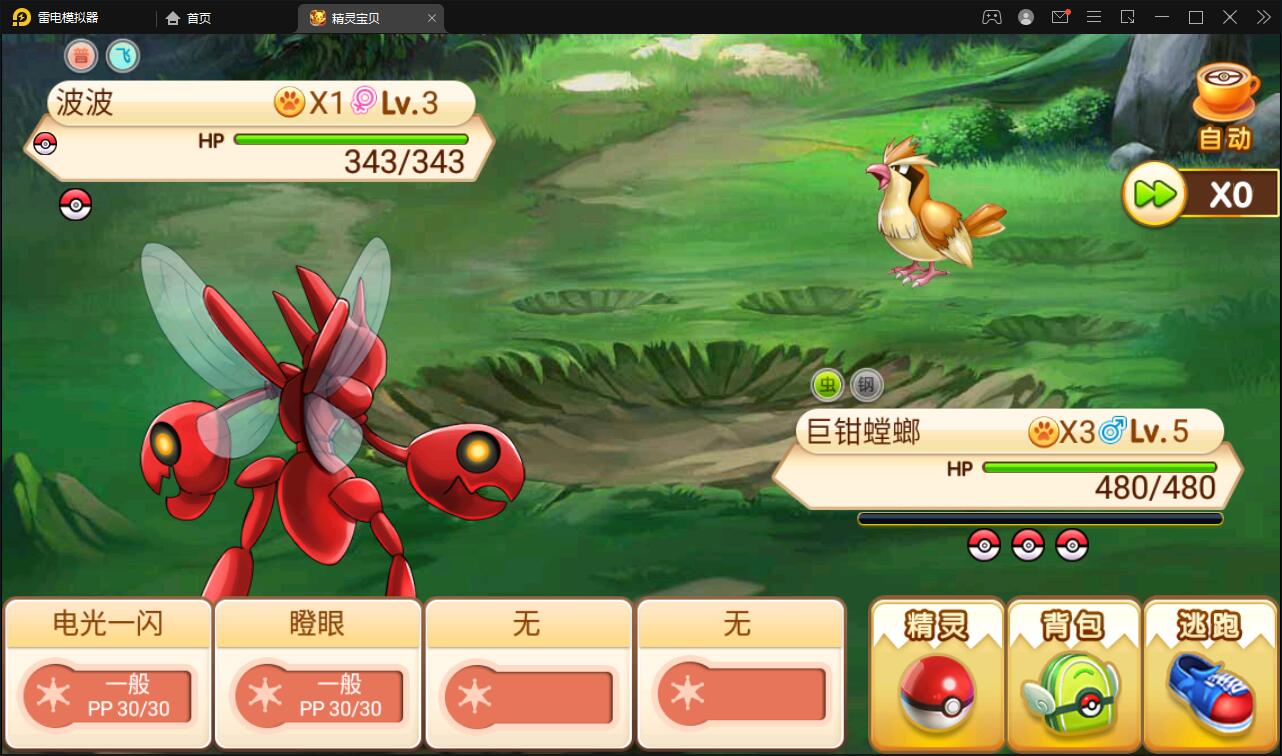This screenshot has height=756, width=1282.
Task: Click the 飞 flying-type badge above 波波
Action: pyautogui.click(x=123, y=56)
